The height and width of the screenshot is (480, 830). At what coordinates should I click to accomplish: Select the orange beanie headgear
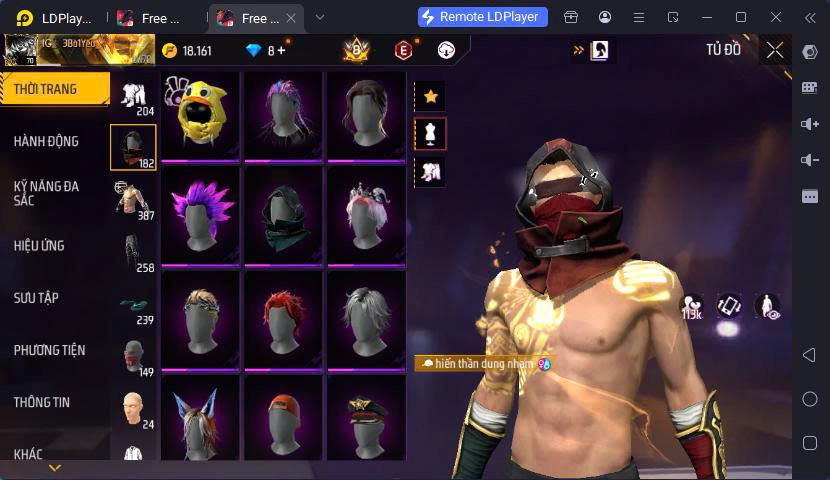tap(283, 418)
